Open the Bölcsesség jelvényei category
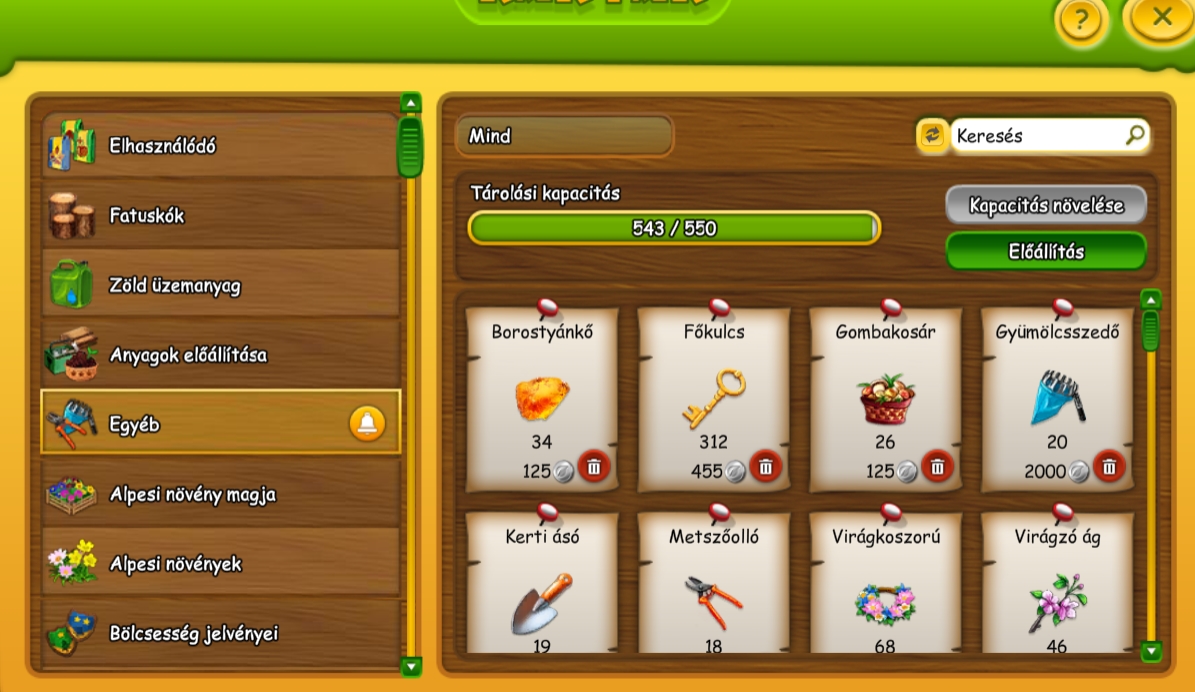Image resolution: width=1195 pixels, height=692 pixels. [220, 633]
